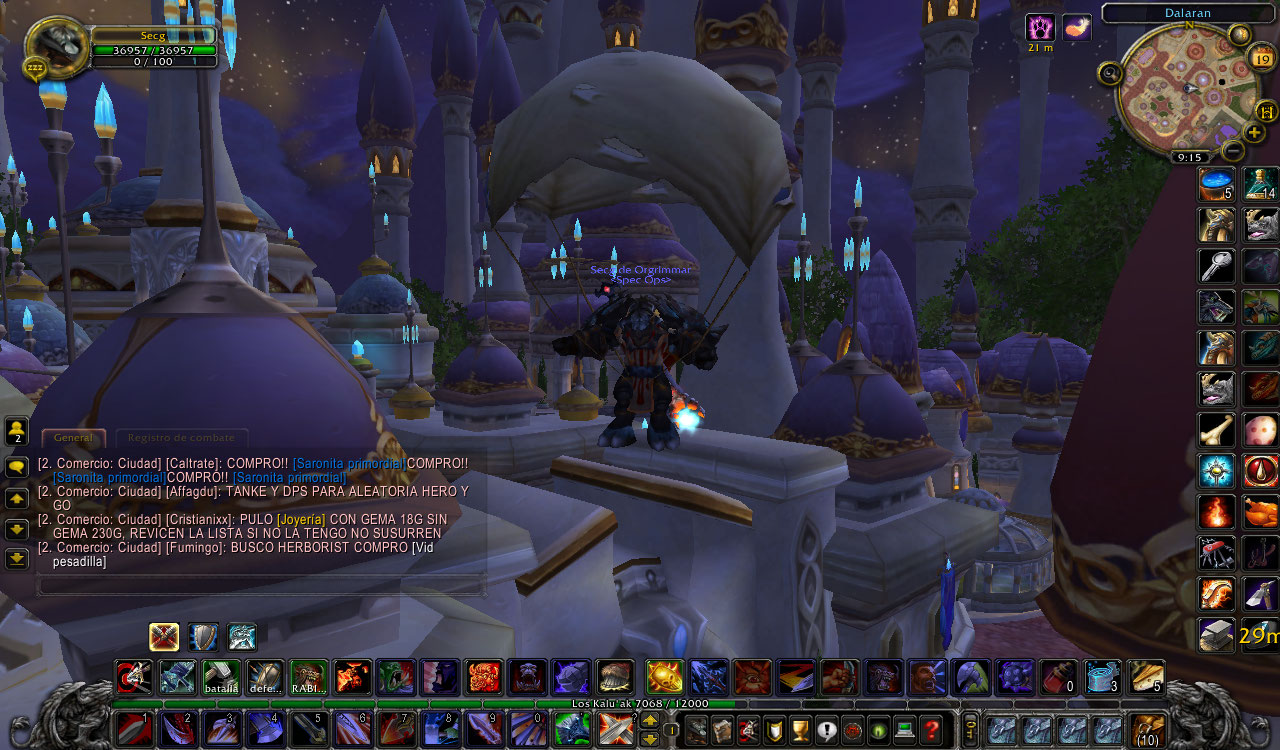Switch to Defensive Stance shield icon
This screenshot has width=1280, height=750.
pos(202,637)
